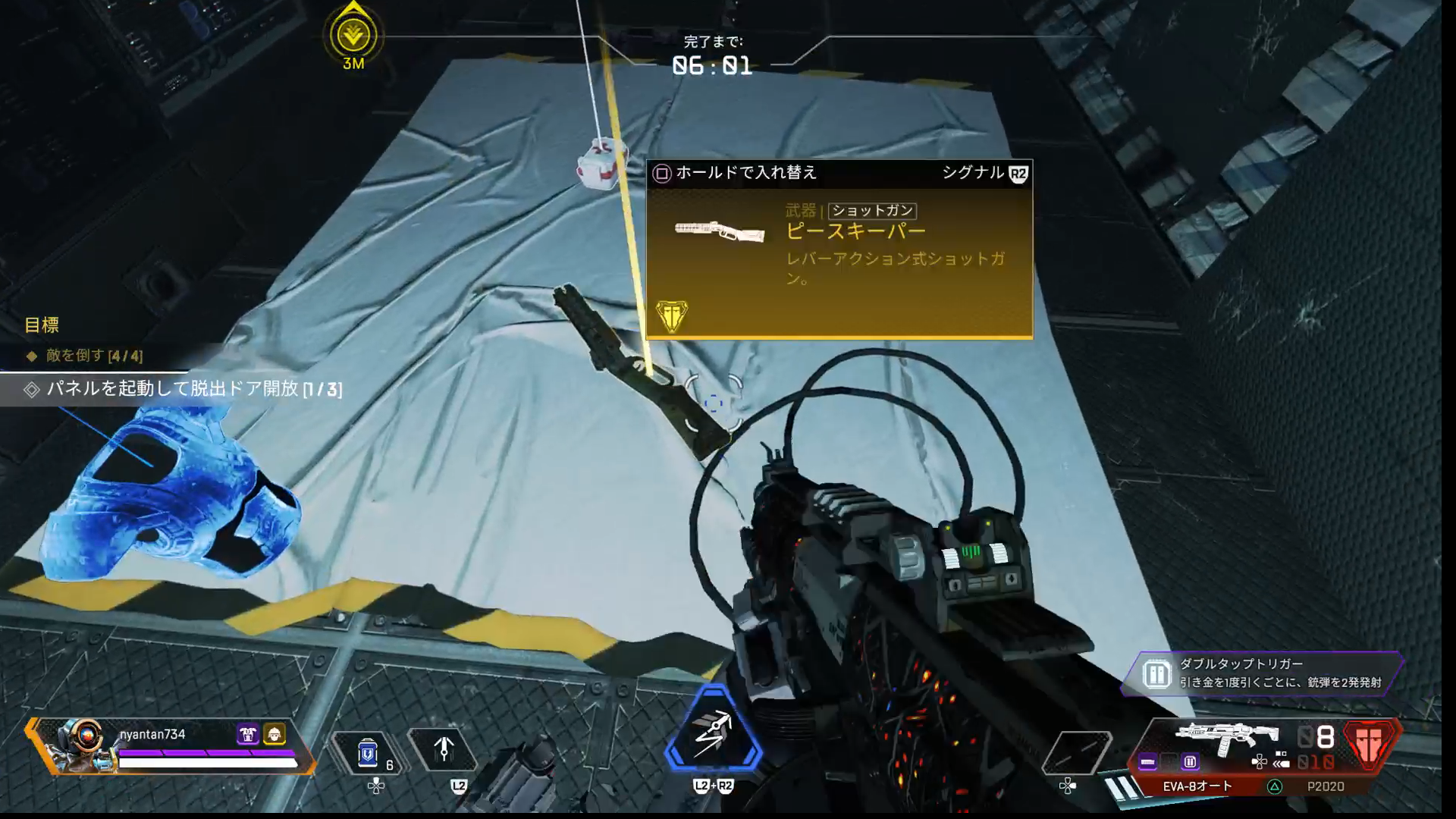
Task: Click the nyantan734 player portrait
Action: coord(80,745)
